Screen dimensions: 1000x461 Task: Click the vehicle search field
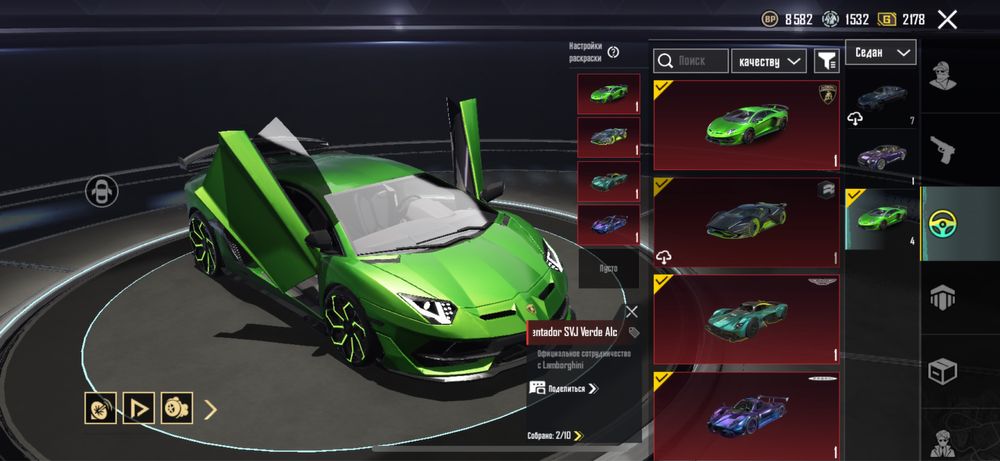coord(691,61)
